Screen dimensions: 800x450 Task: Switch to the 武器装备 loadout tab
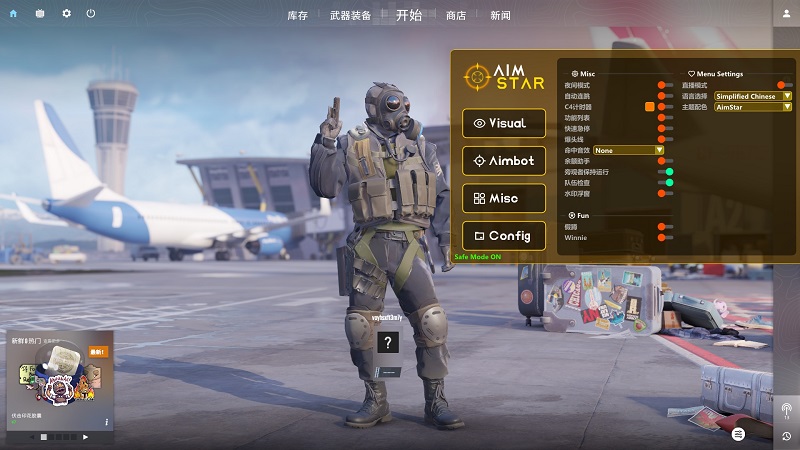[350, 15]
